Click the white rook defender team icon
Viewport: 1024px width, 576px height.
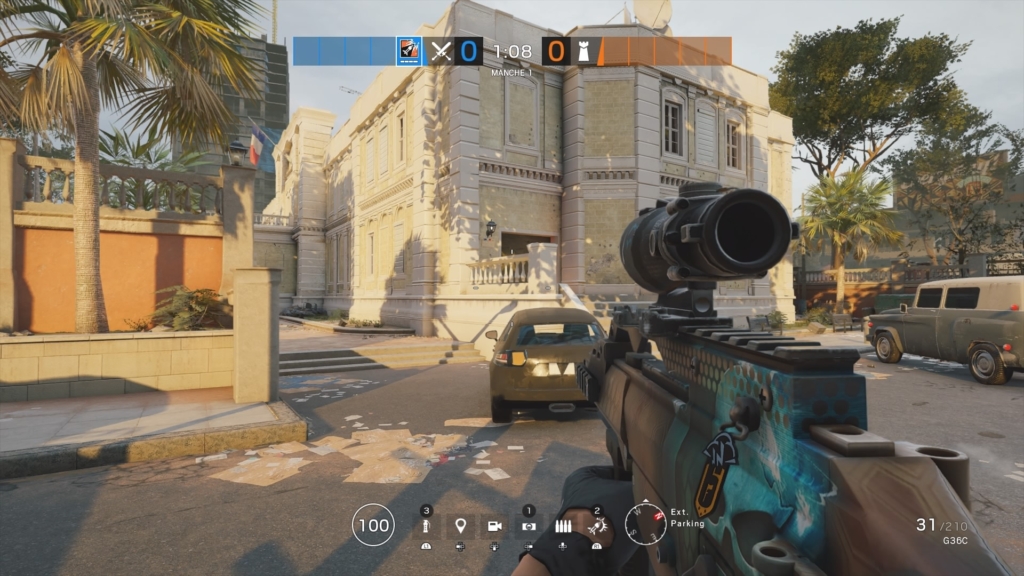[x=583, y=51]
